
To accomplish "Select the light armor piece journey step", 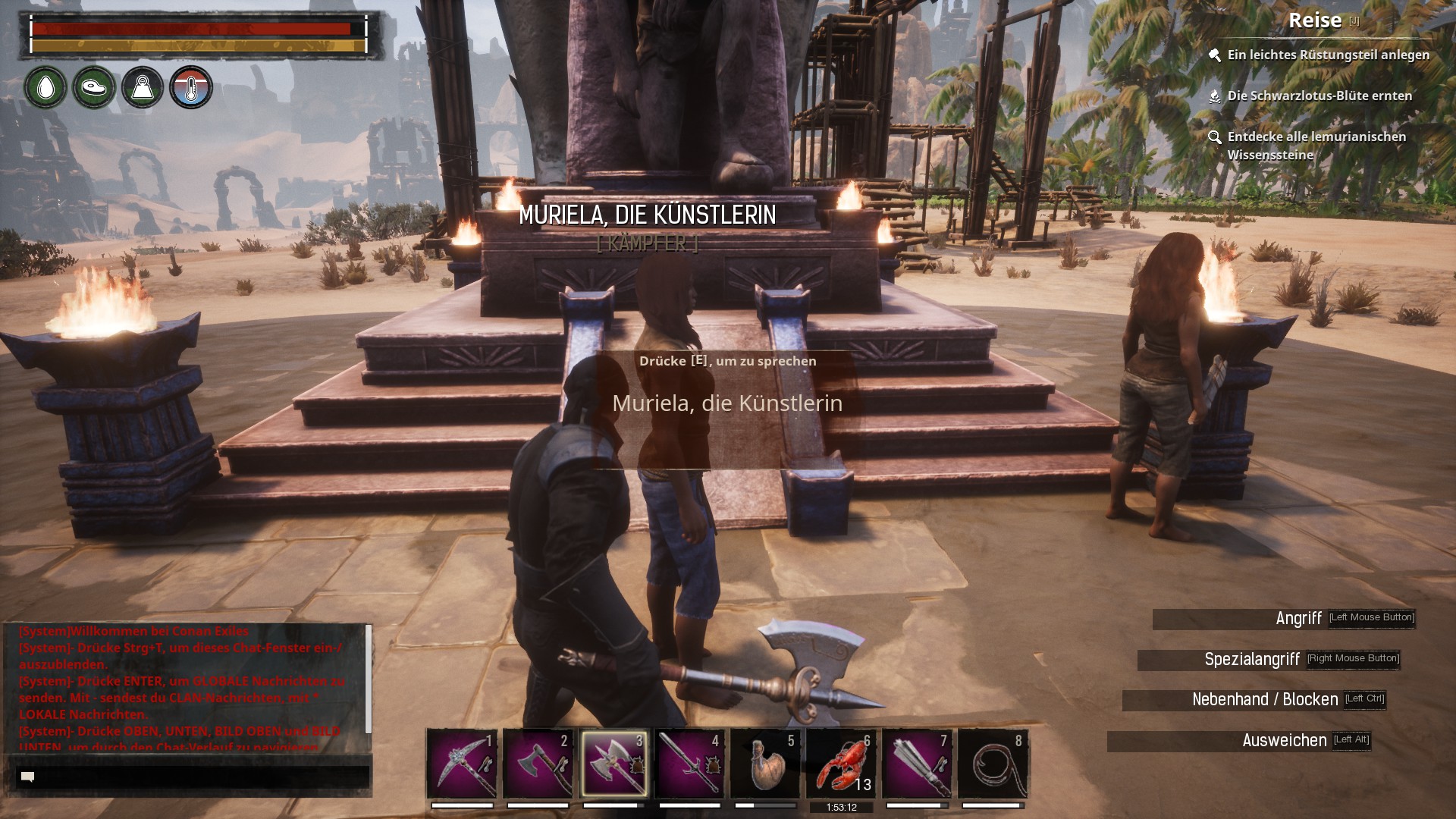I will pos(1328,55).
